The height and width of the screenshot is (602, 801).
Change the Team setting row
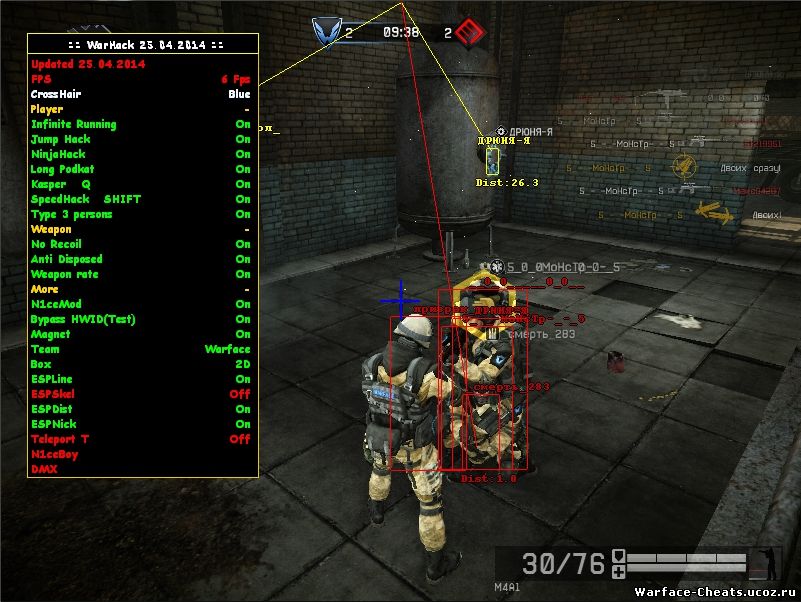pos(140,349)
